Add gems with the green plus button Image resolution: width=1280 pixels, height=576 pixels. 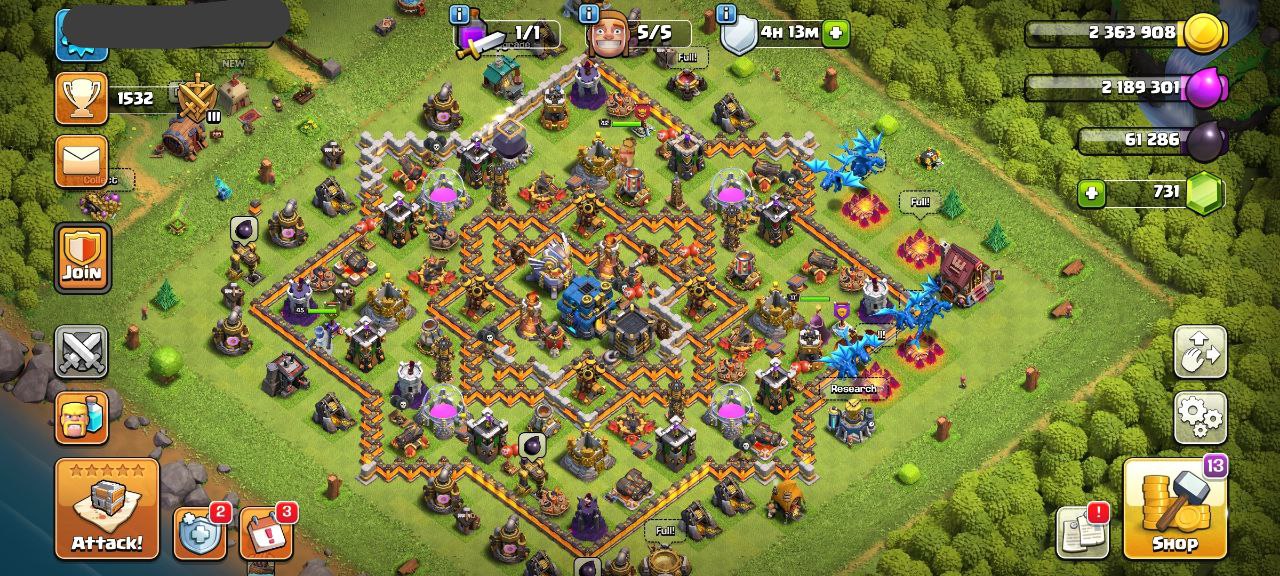(1091, 192)
